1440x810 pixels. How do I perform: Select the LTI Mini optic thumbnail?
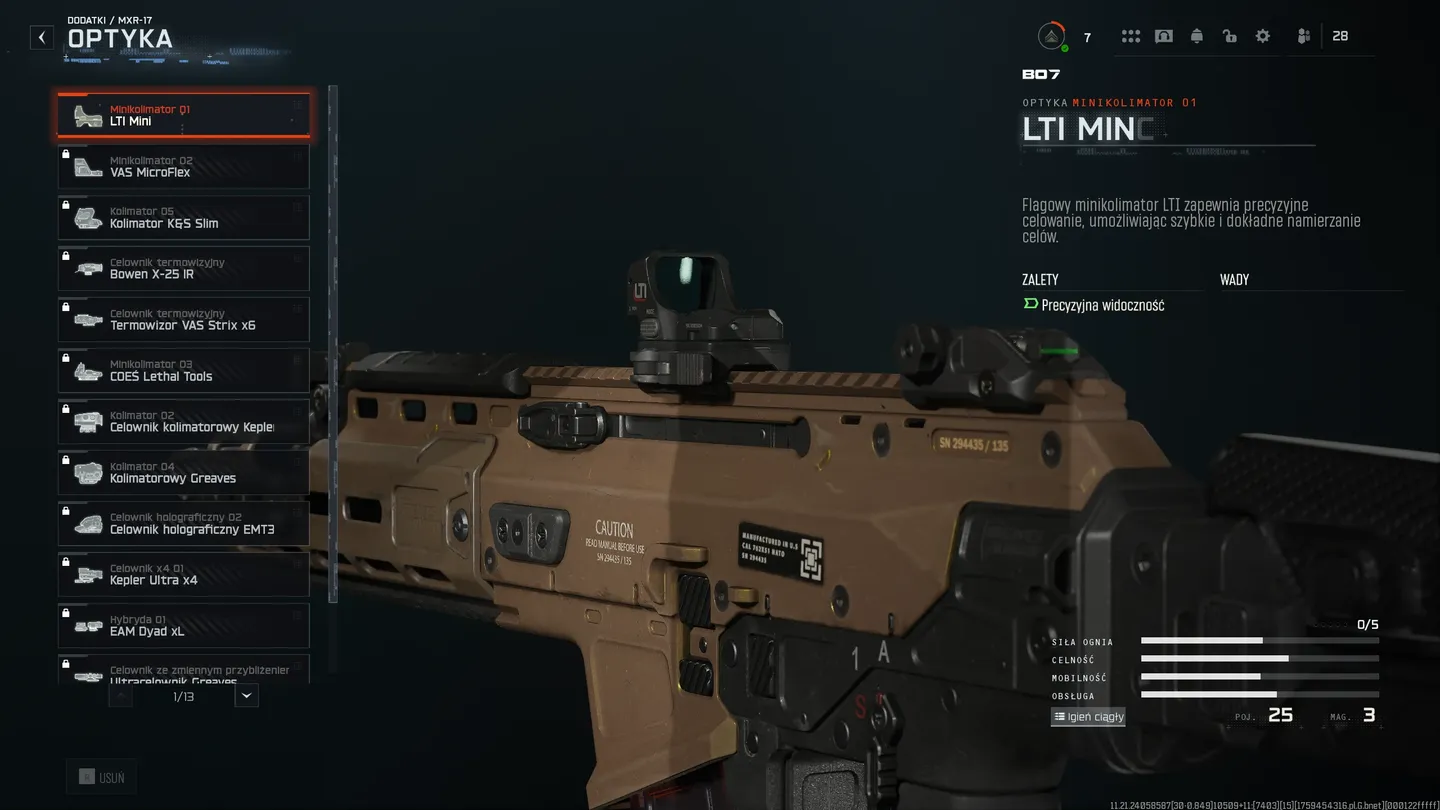click(87, 115)
